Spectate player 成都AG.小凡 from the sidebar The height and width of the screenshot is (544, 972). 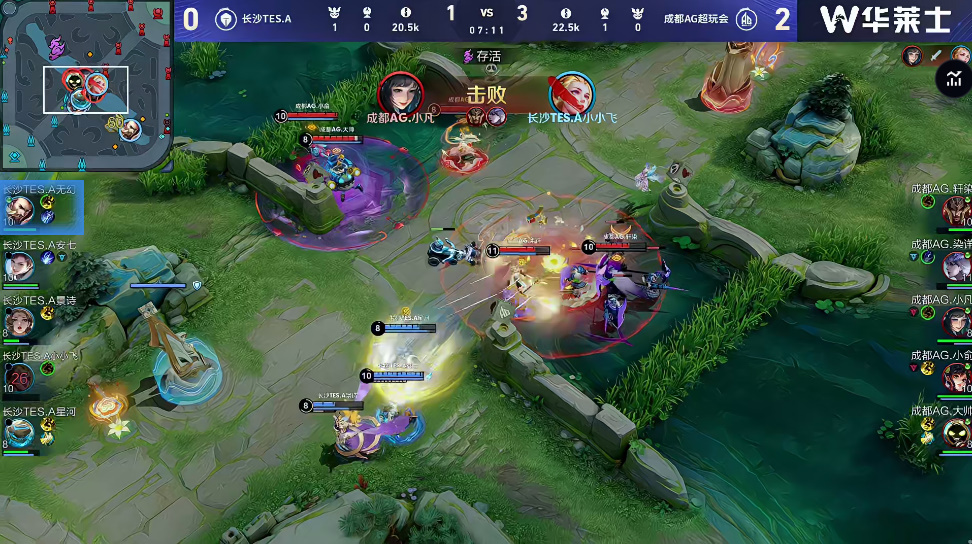[x=956, y=322]
